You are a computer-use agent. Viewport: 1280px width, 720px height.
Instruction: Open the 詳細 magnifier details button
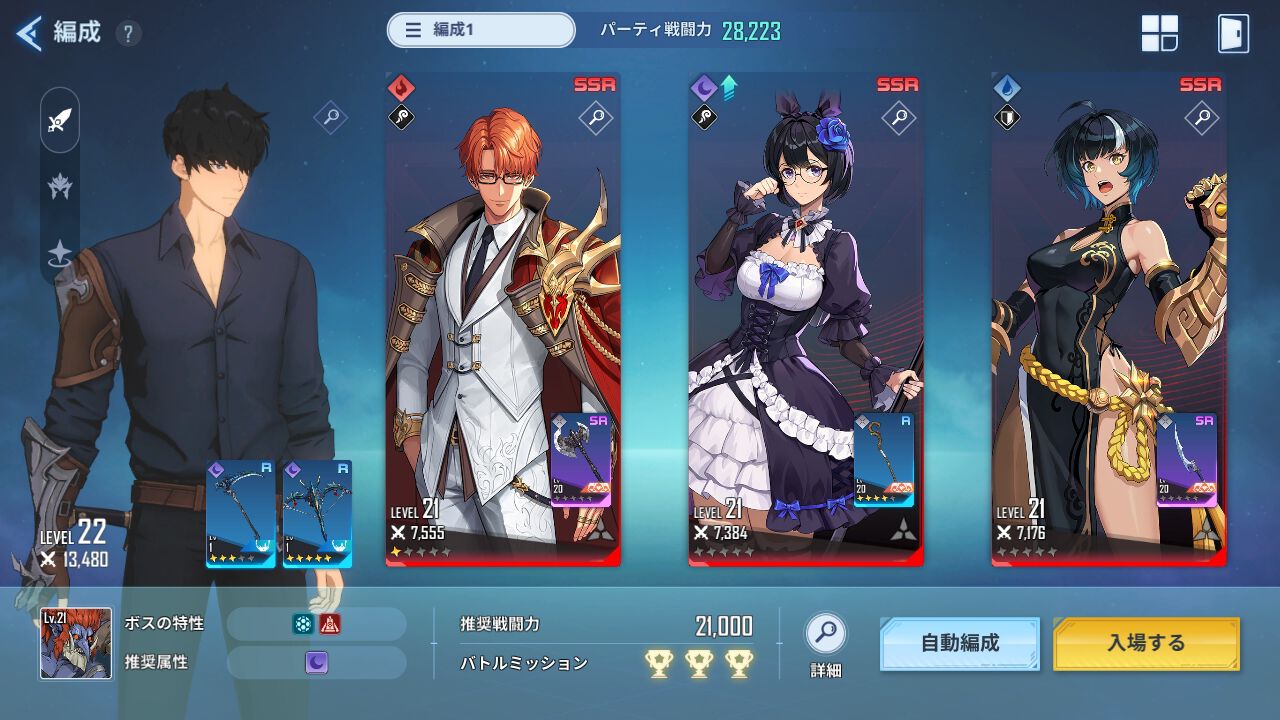point(824,632)
